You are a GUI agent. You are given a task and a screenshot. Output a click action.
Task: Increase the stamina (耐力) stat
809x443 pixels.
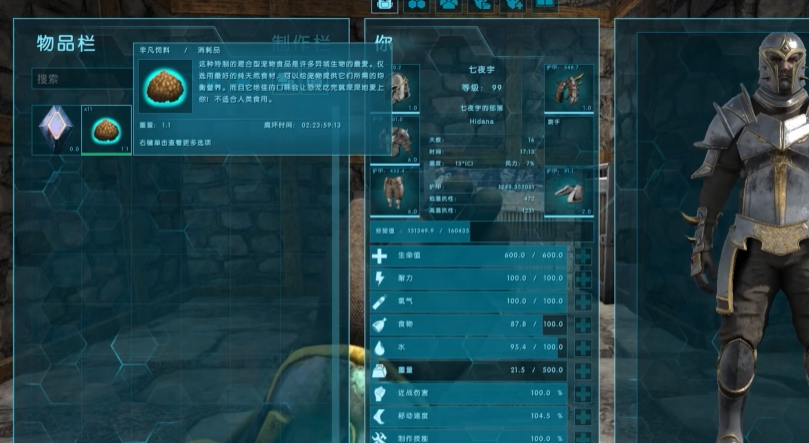[x=583, y=279]
